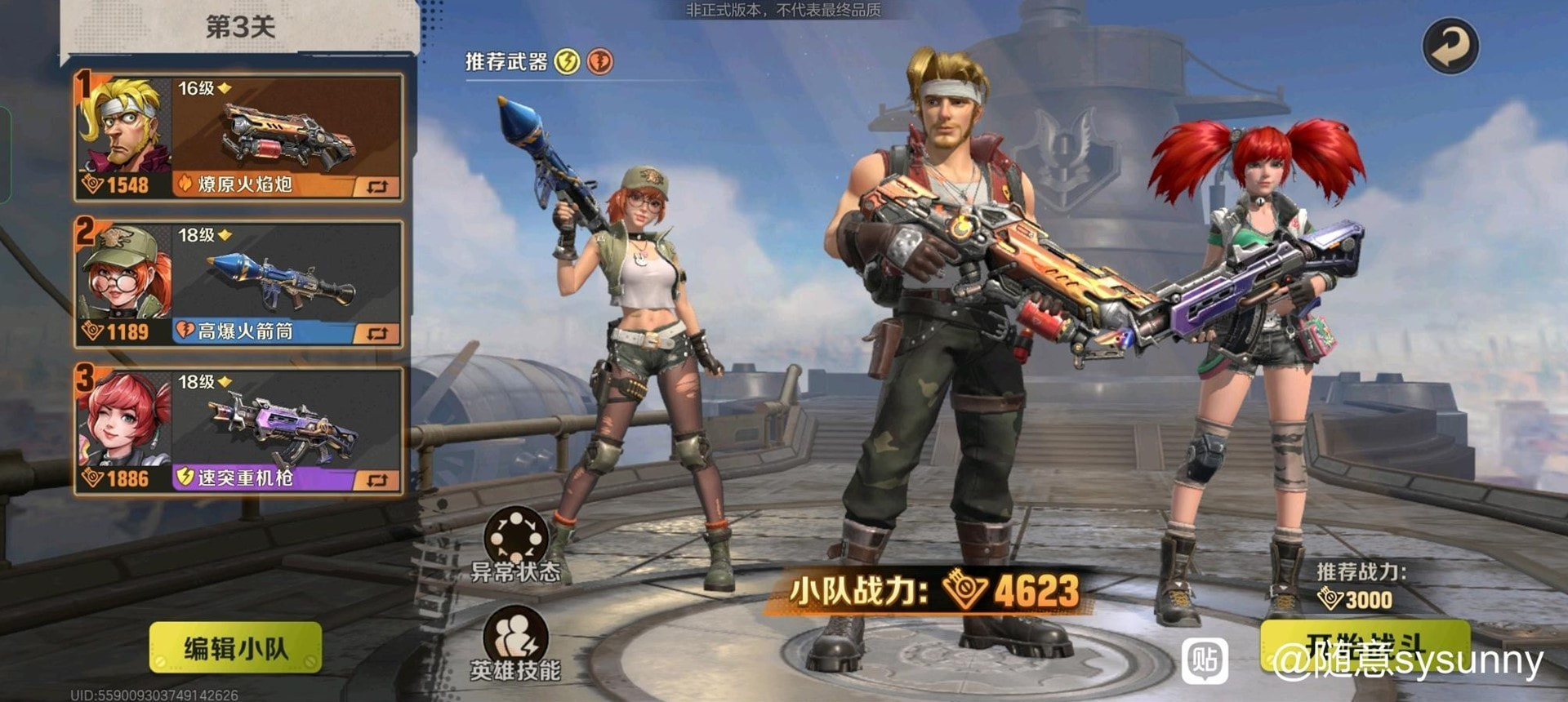This screenshot has height=702, width=1568.
Task: Open the 异常状态 status effects info
Action: [516, 543]
